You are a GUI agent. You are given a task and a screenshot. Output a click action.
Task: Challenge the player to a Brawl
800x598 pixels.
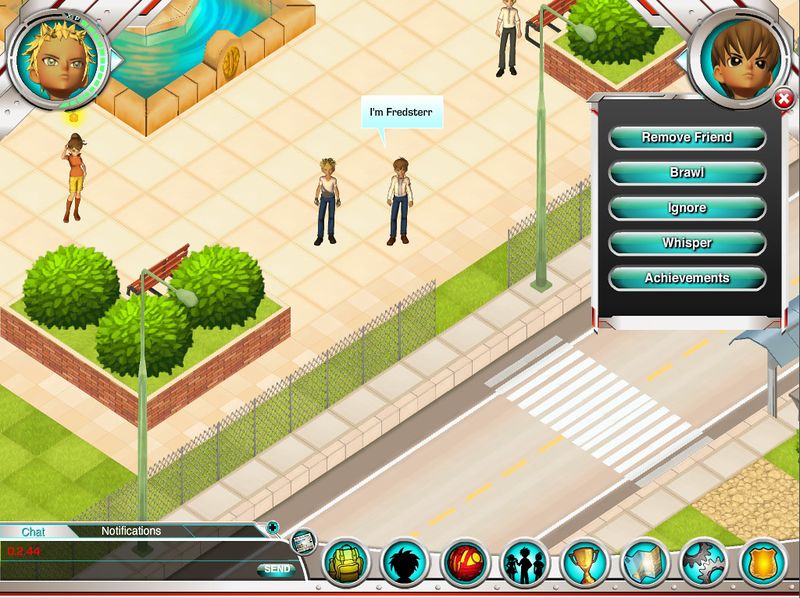(x=687, y=172)
